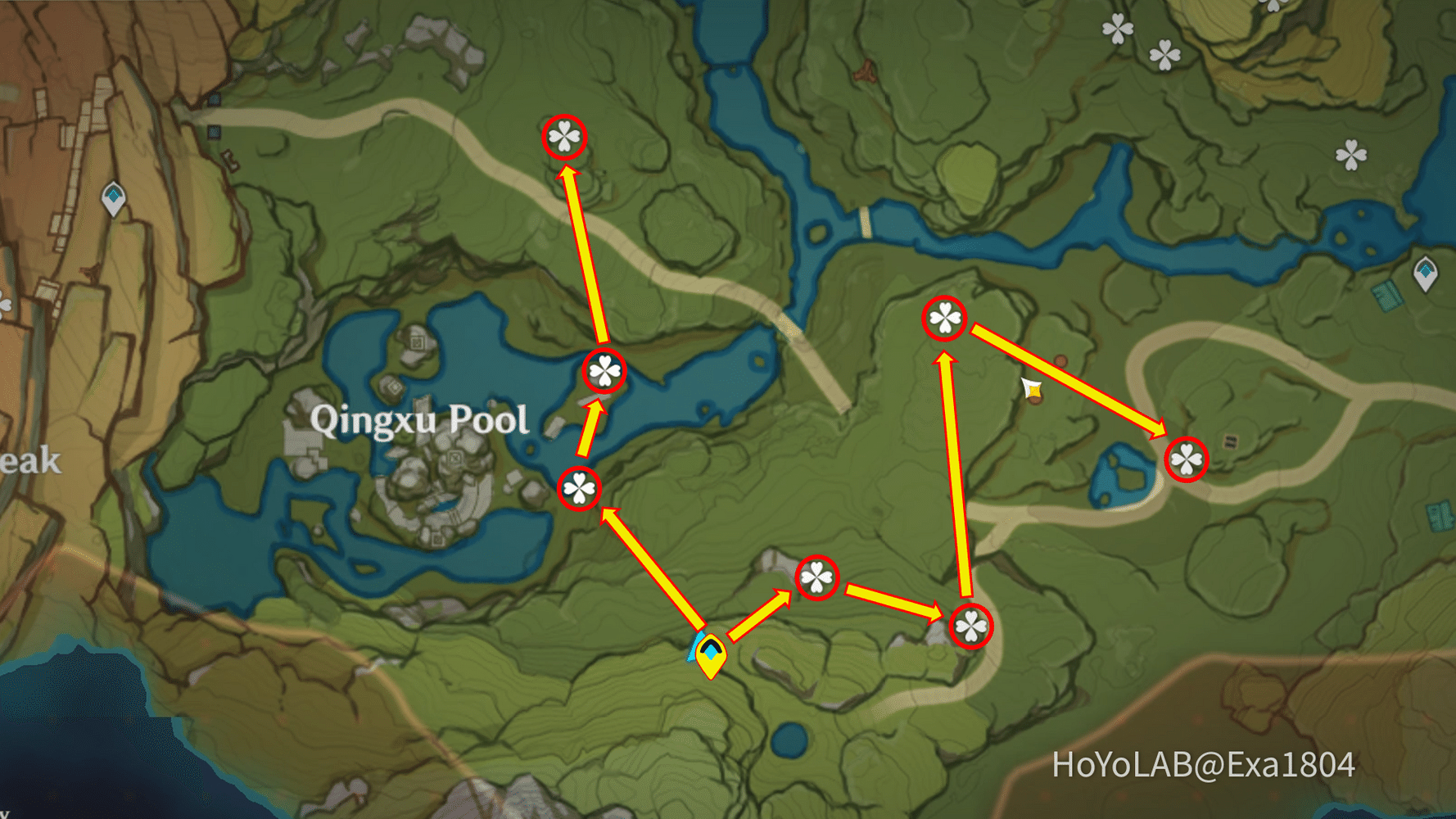1456x819 pixels.
Task: Select the teleport waypoint on the far left edge
Action: tap(115, 197)
